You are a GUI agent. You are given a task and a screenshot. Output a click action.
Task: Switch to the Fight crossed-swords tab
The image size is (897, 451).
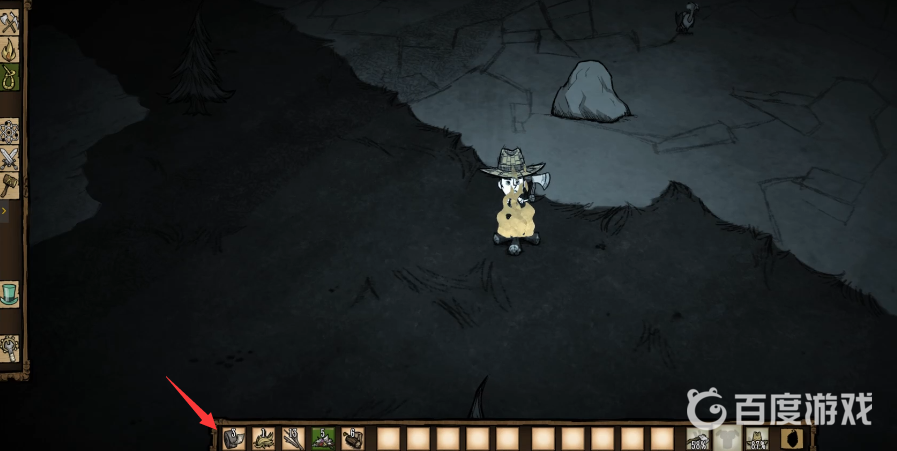click(x=10, y=159)
